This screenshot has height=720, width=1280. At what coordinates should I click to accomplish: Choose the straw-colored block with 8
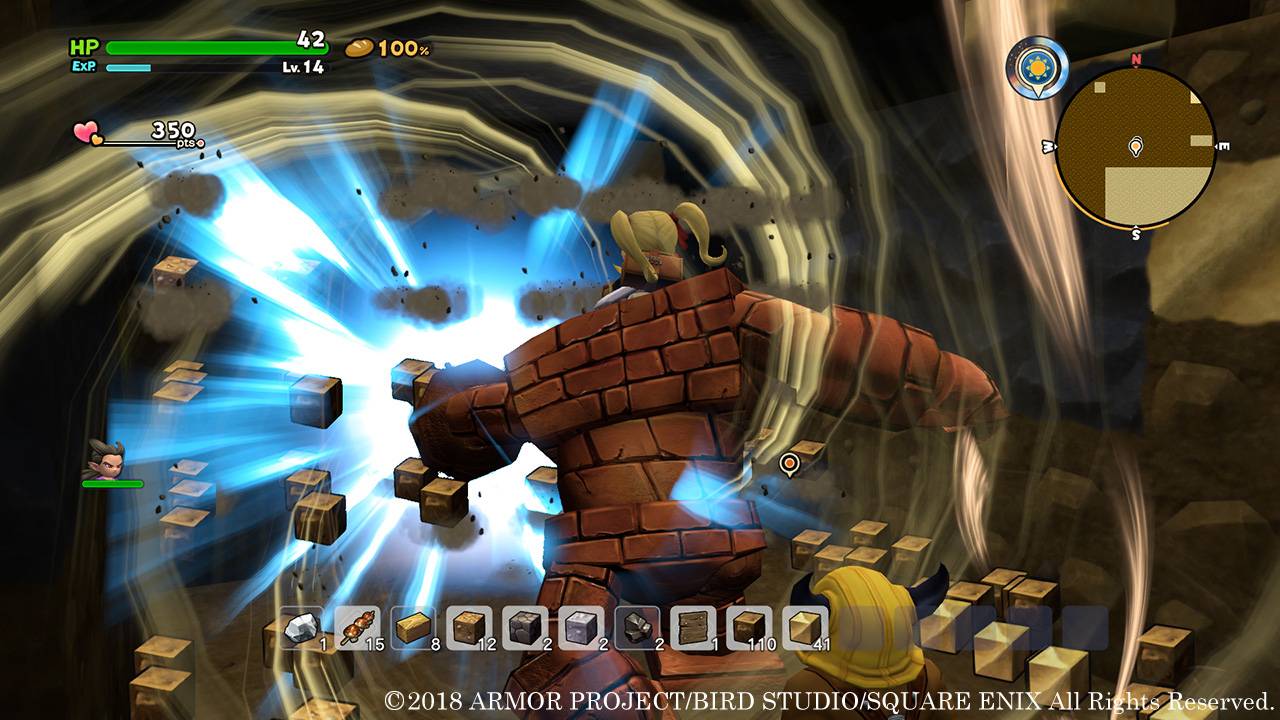tap(414, 628)
